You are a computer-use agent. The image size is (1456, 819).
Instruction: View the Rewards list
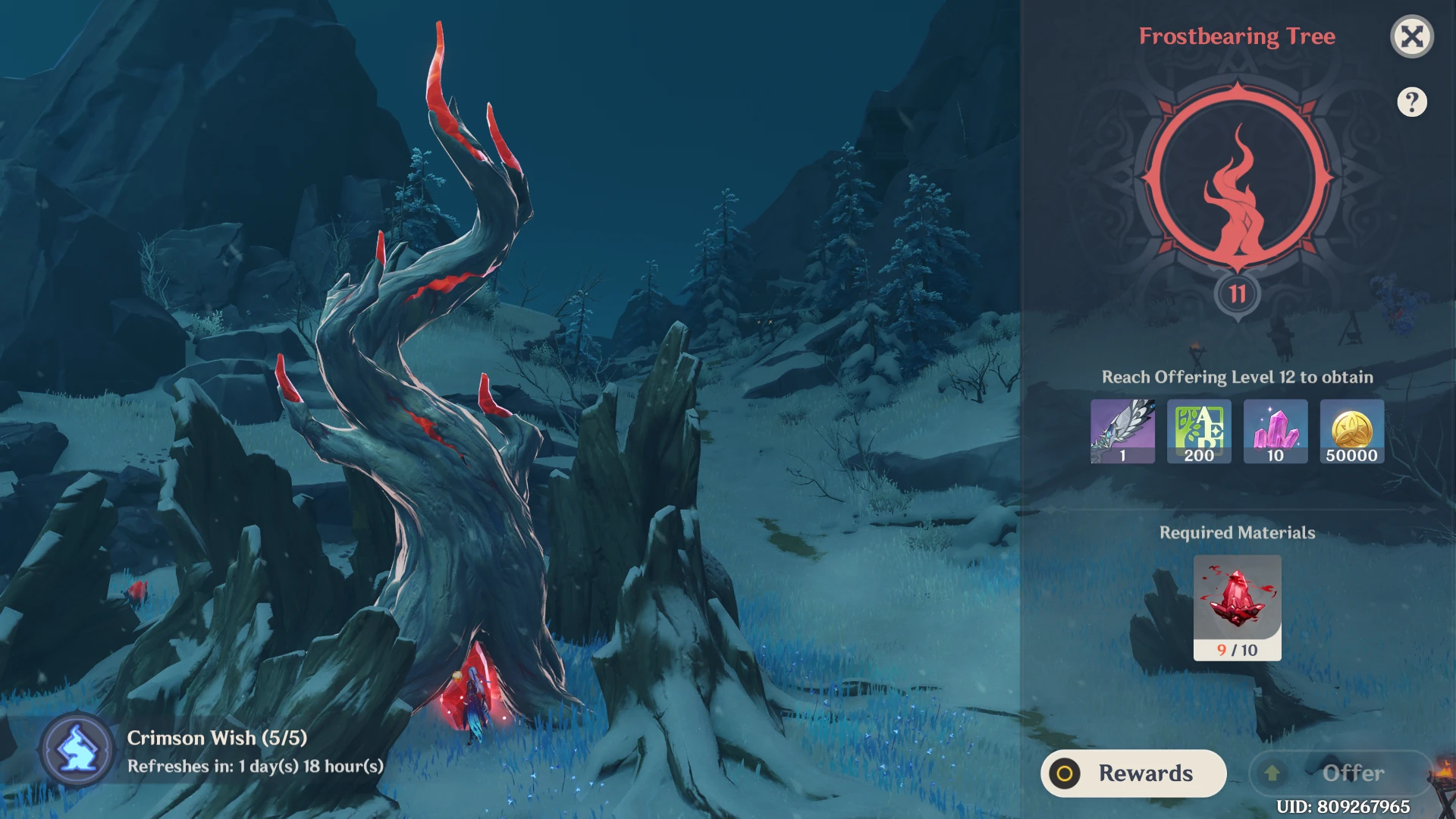coord(1133,773)
